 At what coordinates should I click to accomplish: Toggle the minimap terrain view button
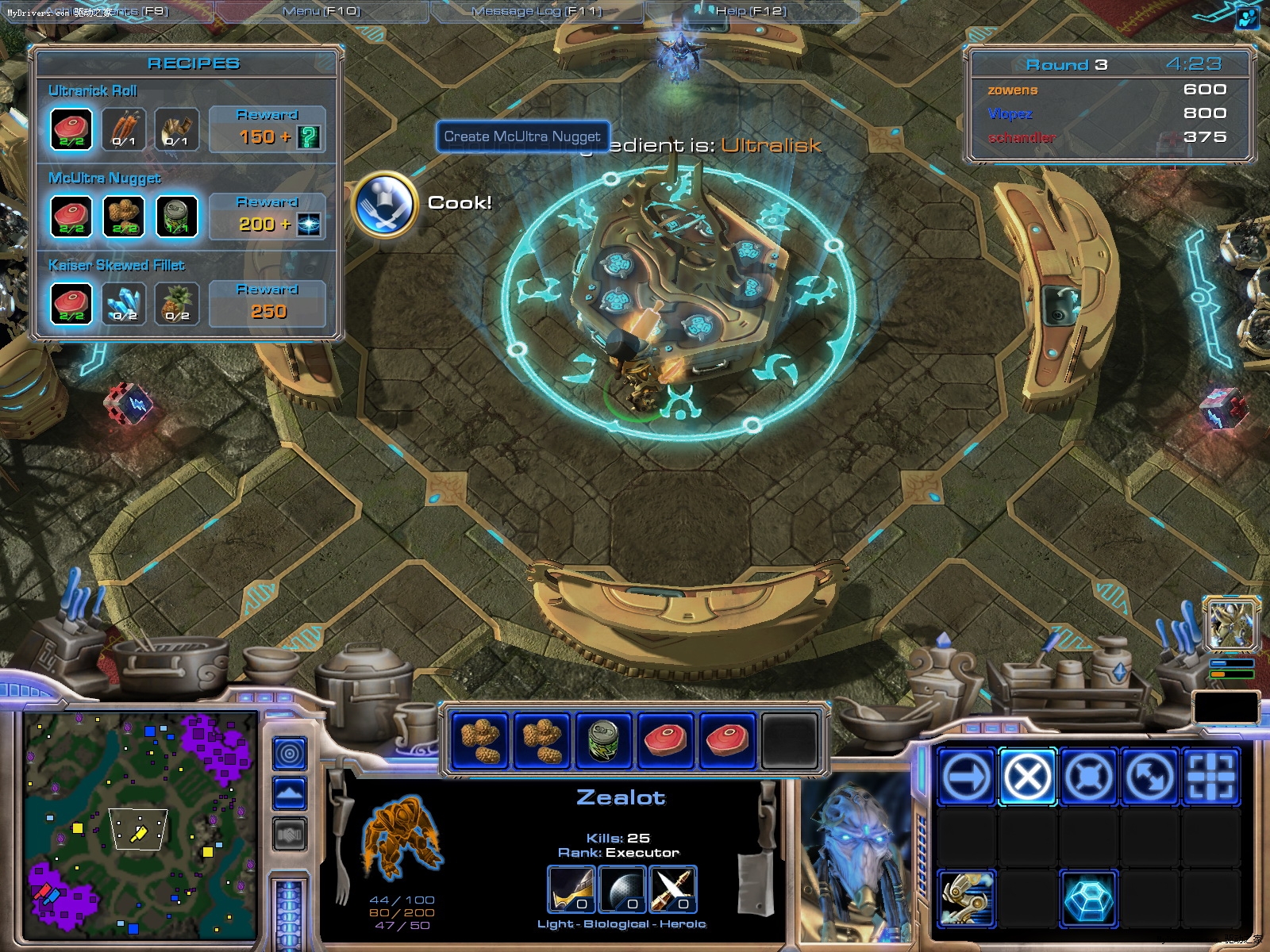point(290,793)
